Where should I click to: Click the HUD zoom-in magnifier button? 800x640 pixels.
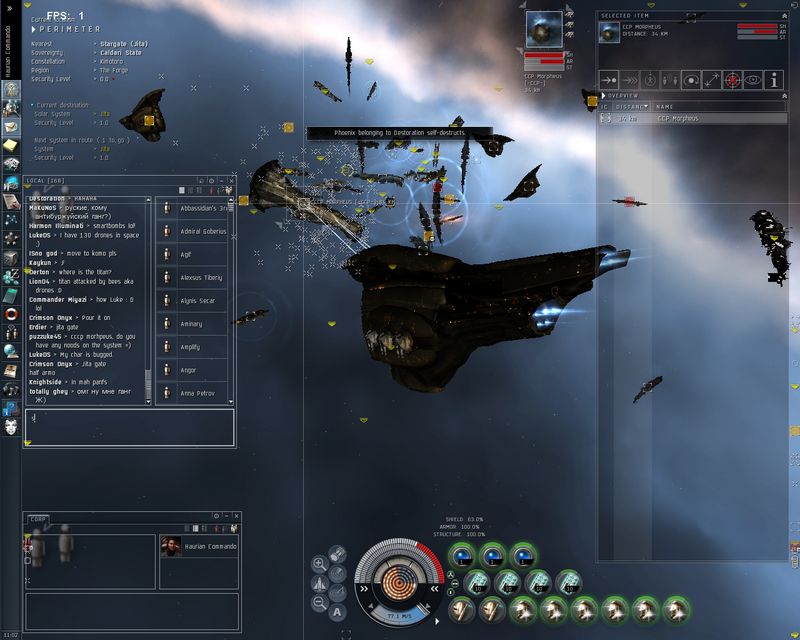click(x=319, y=563)
